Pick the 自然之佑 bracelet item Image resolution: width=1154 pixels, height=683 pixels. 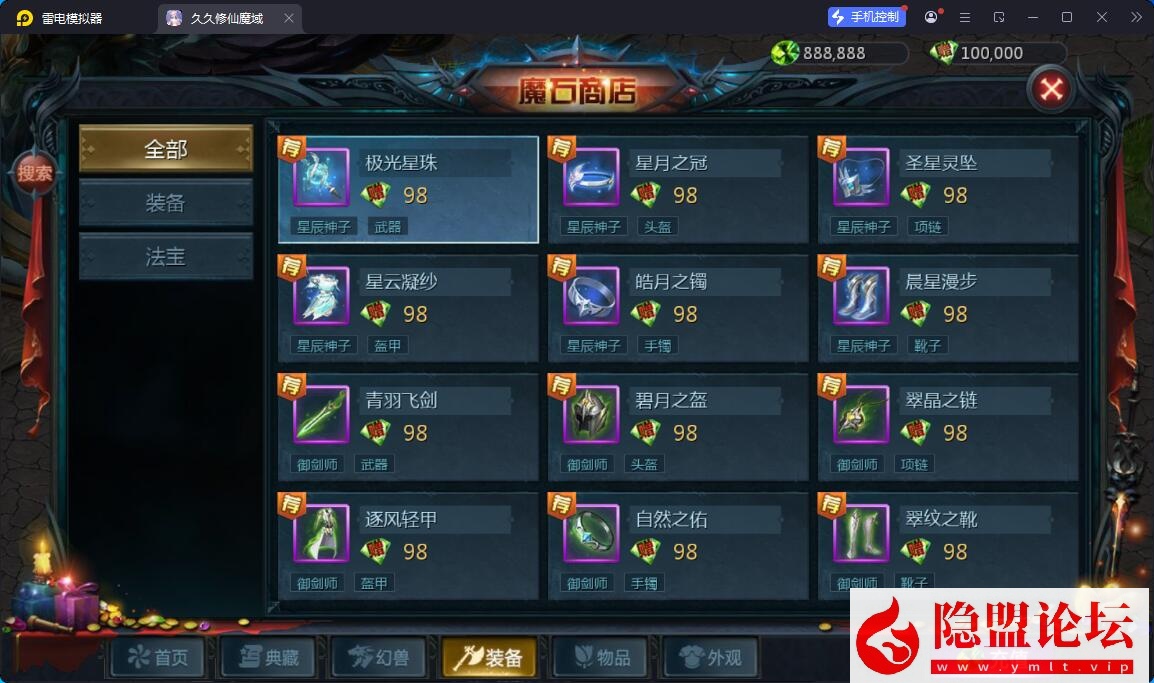point(678,545)
